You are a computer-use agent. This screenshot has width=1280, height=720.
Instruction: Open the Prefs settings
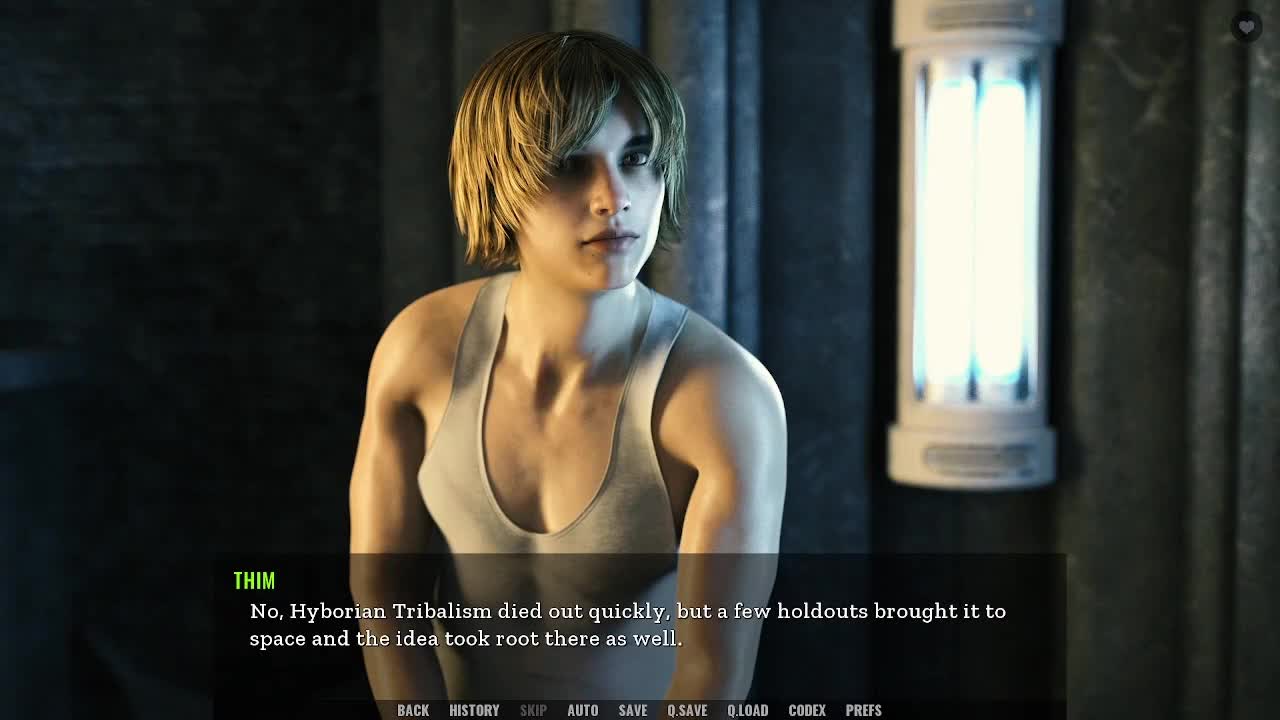click(x=863, y=710)
